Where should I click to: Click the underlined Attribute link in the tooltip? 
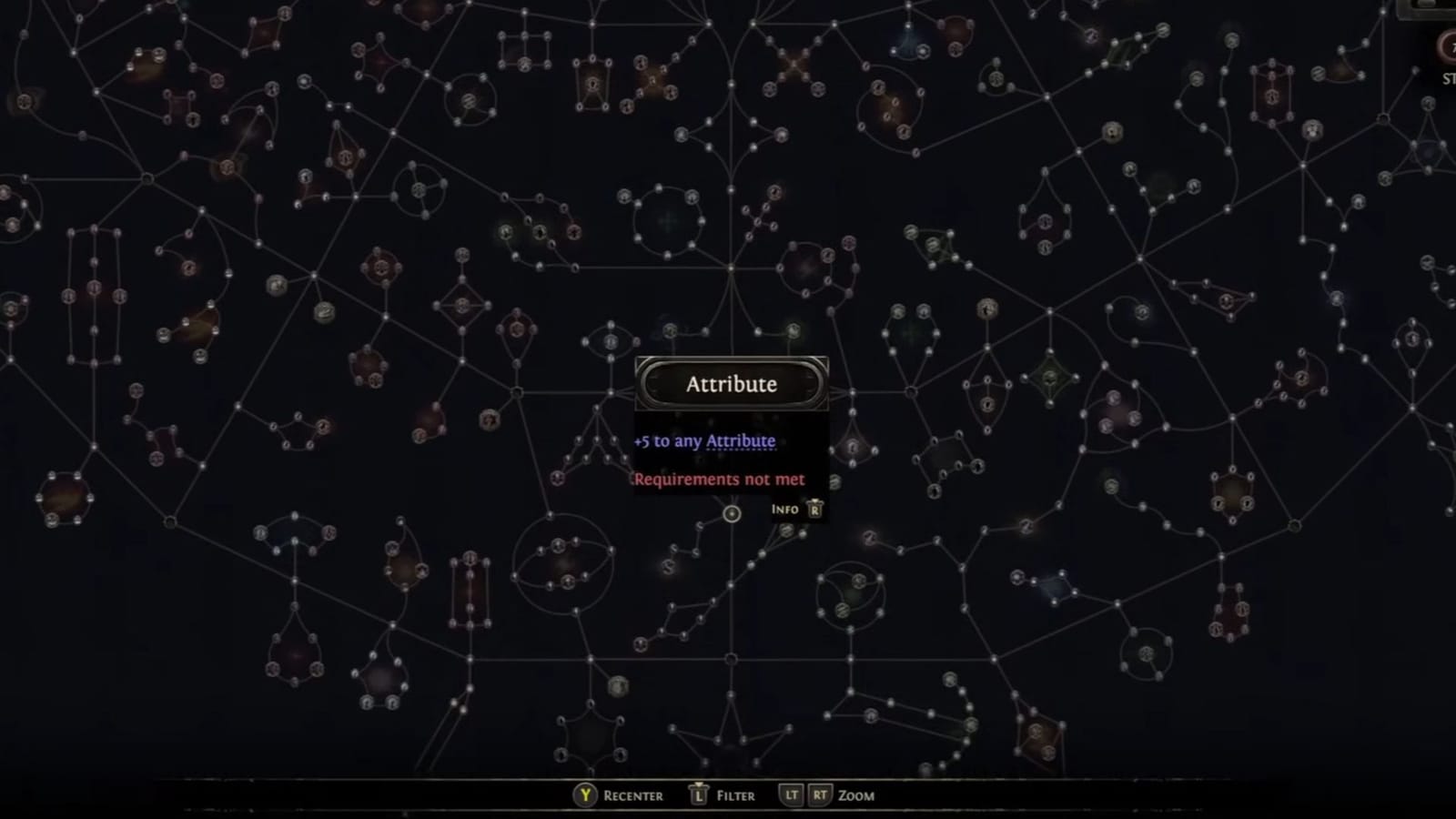click(739, 440)
